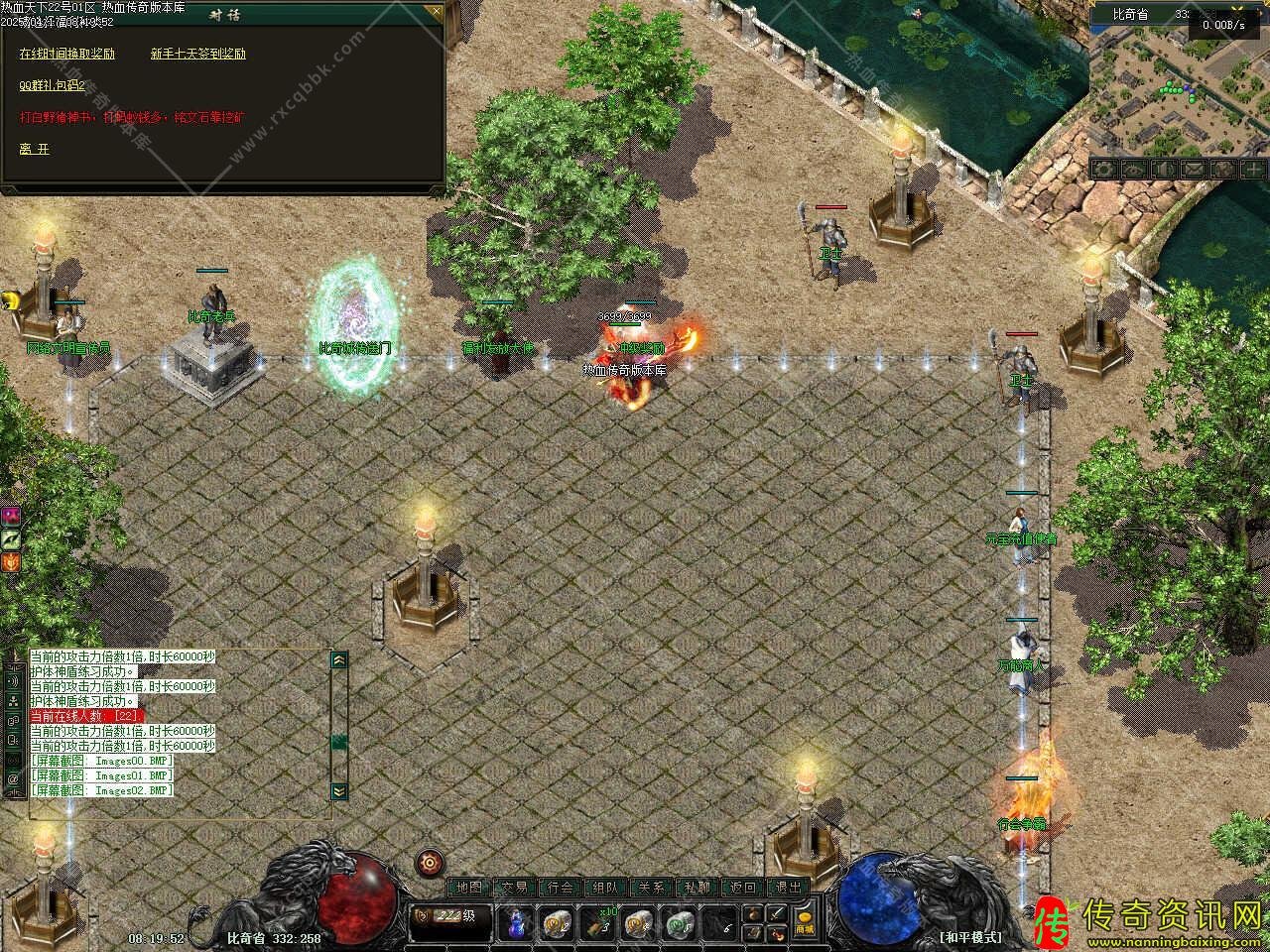Start a 私聊 private chat

(x=698, y=888)
